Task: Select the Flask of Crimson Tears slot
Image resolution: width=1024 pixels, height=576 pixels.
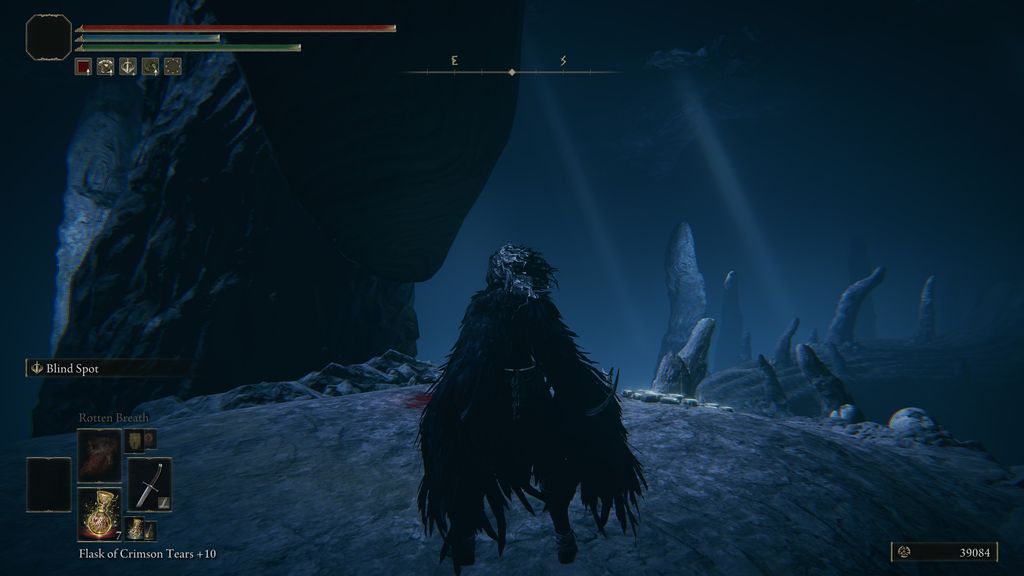Action: click(100, 513)
